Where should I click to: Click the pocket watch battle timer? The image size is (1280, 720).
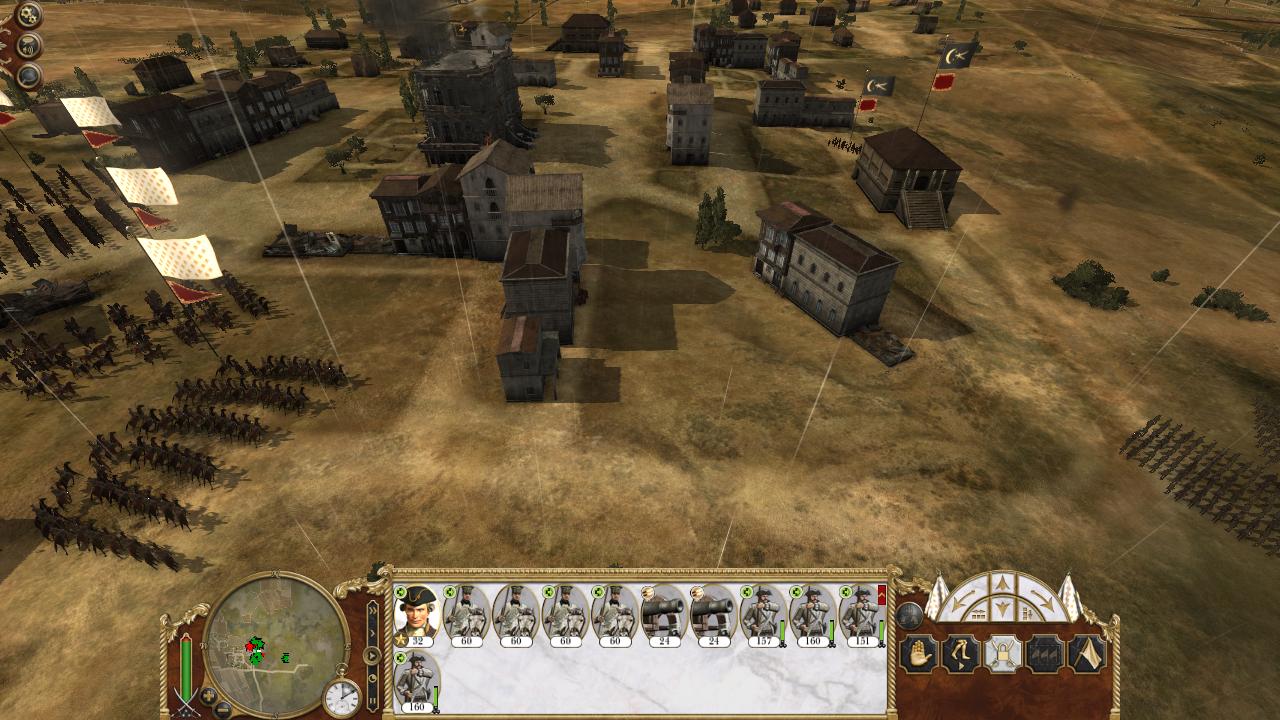[x=341, y=697]
